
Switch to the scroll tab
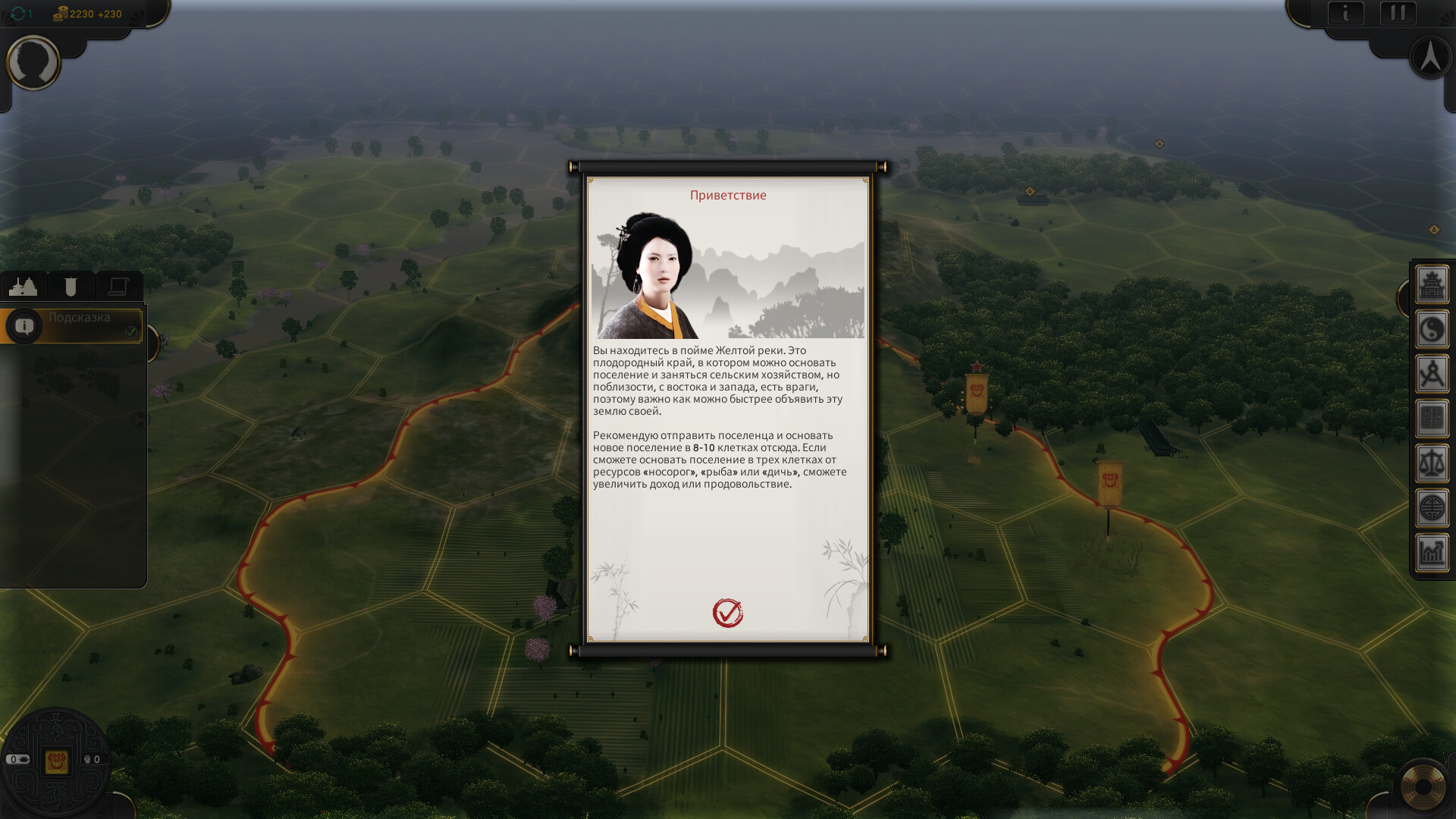click(118, 287)
